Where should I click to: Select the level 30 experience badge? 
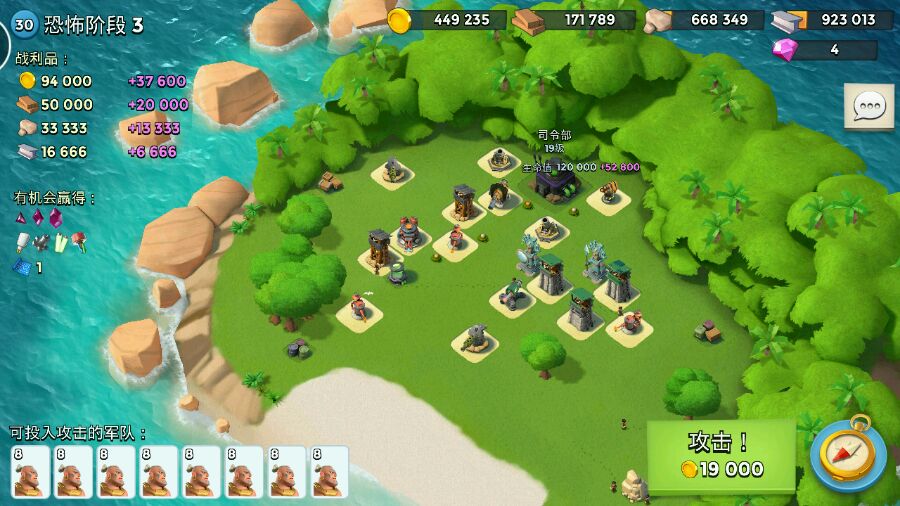click(24, 25)
